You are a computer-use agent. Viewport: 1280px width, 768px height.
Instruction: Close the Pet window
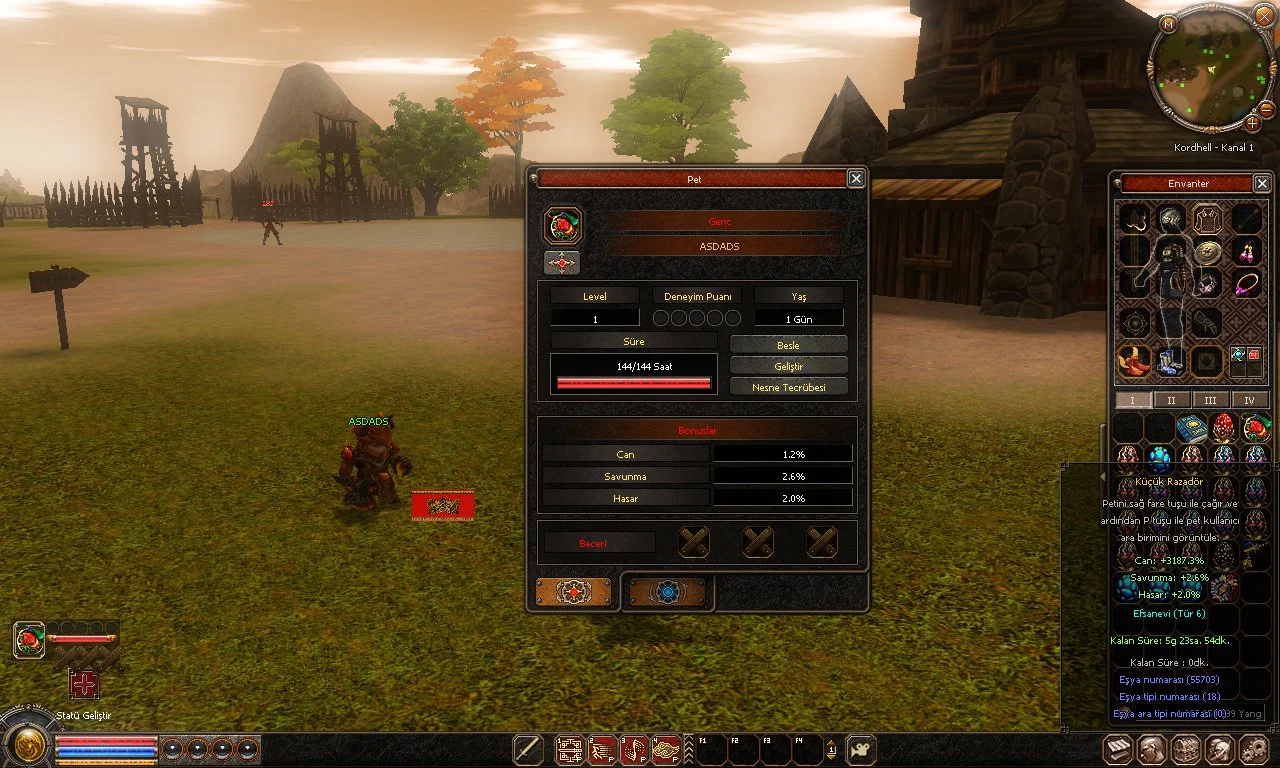coord(856,179)
